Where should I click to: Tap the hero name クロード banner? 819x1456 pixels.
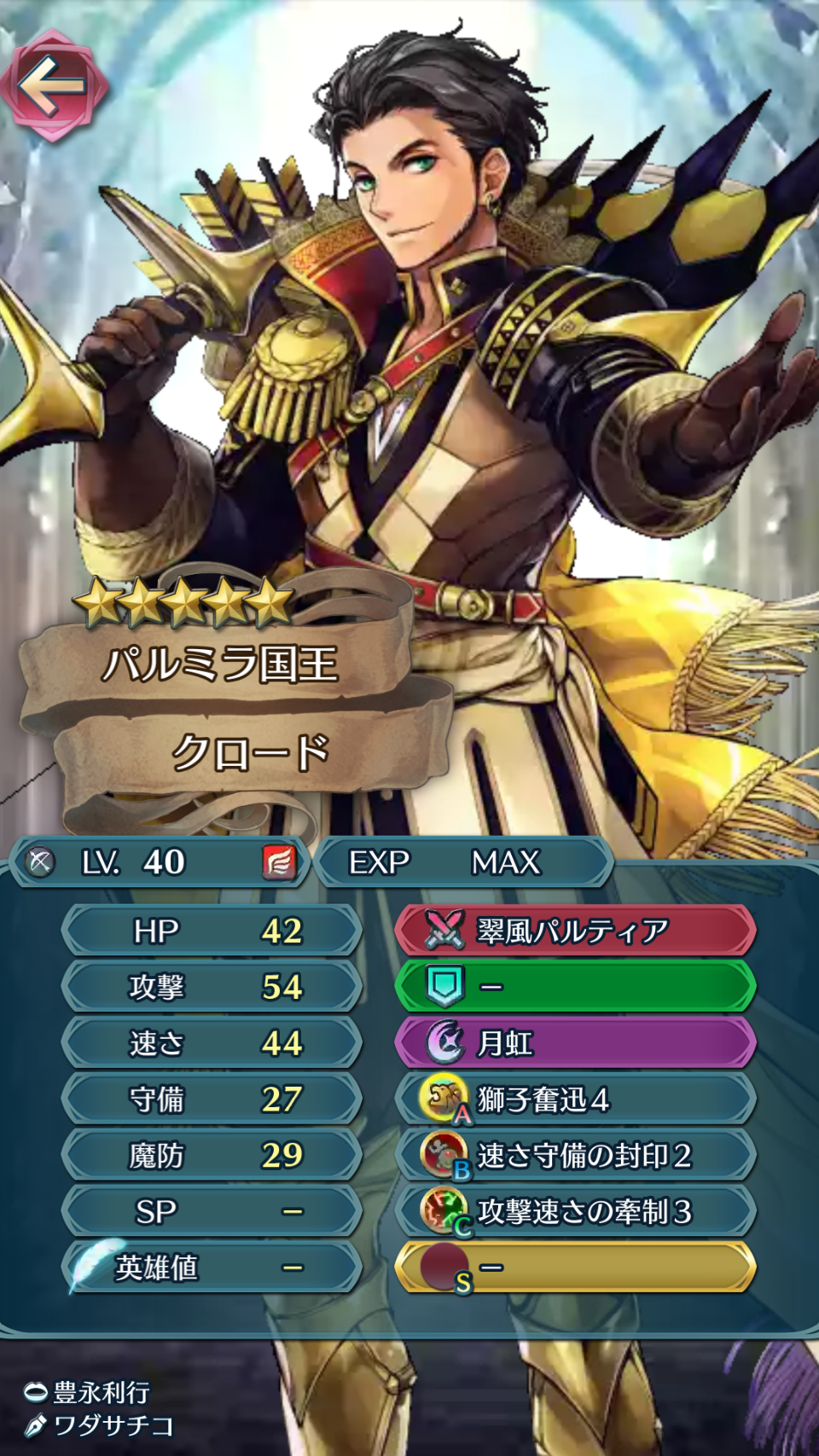tap(251, 752)
